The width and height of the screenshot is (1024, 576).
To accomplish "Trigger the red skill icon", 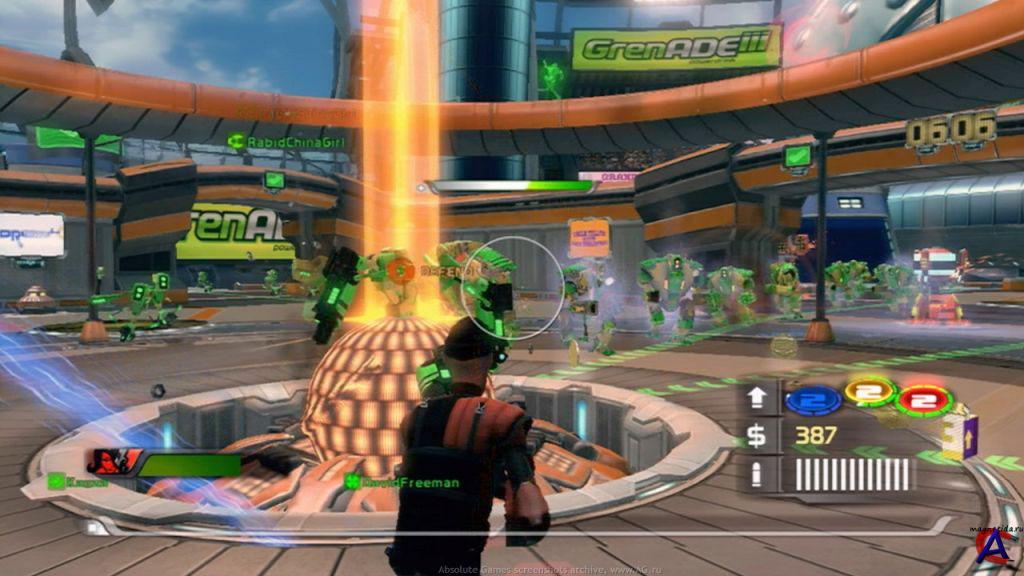I will coord(925,400).
